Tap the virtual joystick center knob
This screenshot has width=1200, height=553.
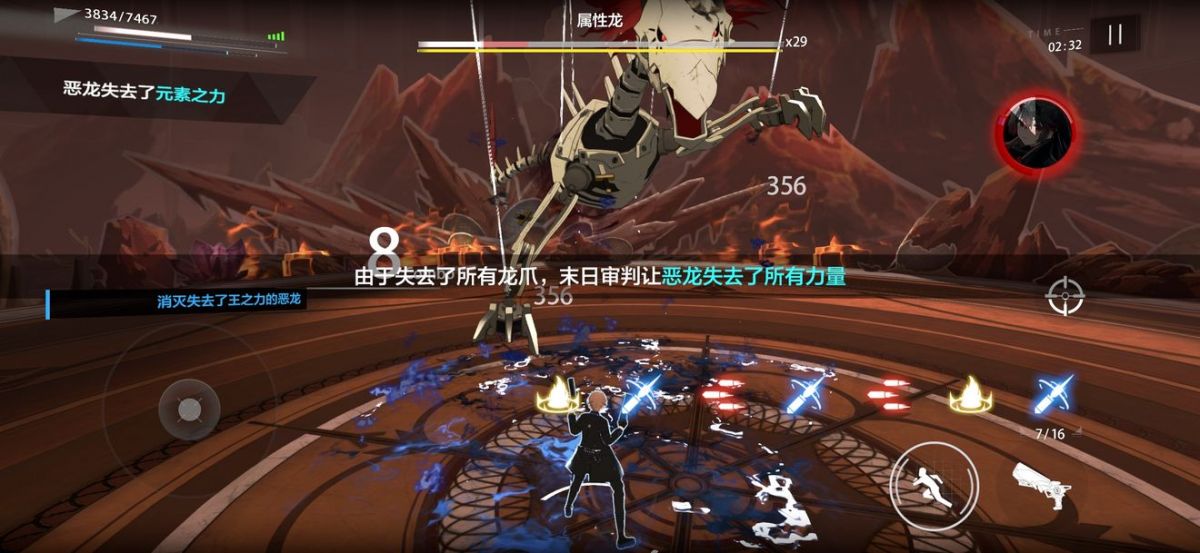(x=189, y=409)
